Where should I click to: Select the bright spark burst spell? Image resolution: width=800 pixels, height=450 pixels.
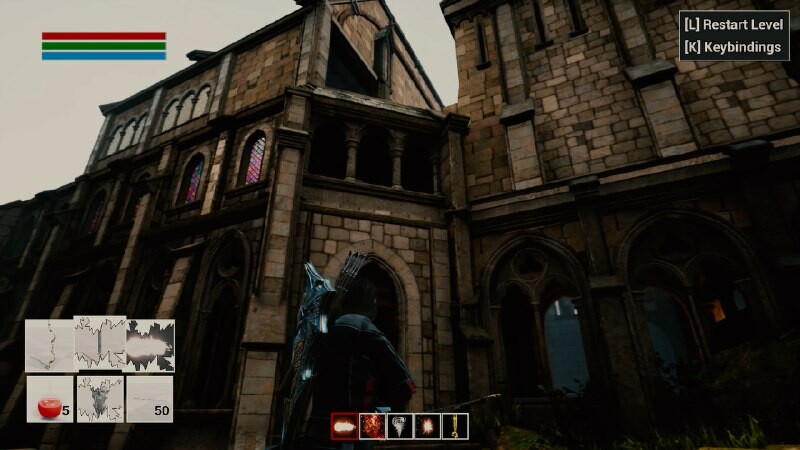pos(428,426)
